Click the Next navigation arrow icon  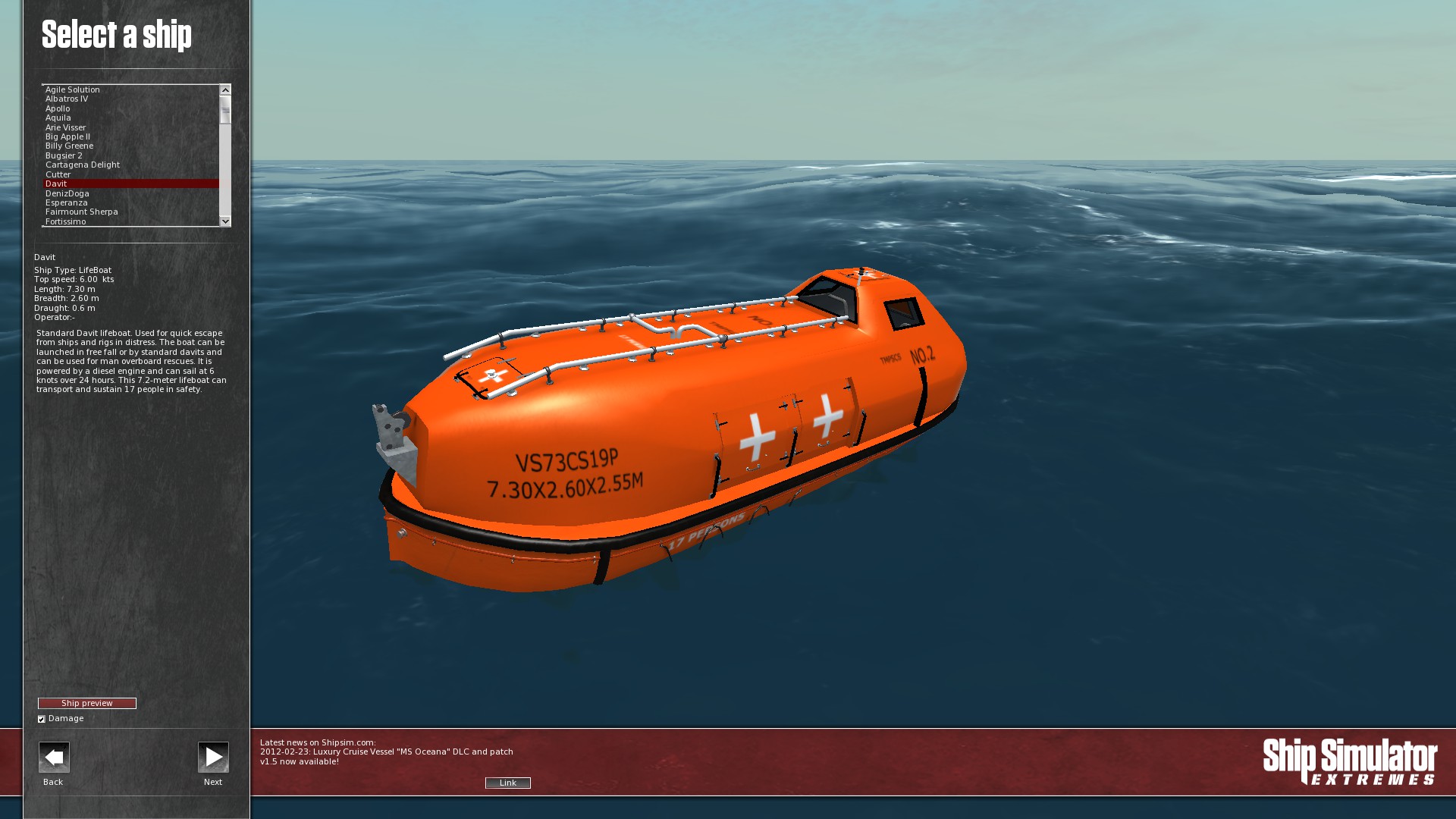point(213,757)
